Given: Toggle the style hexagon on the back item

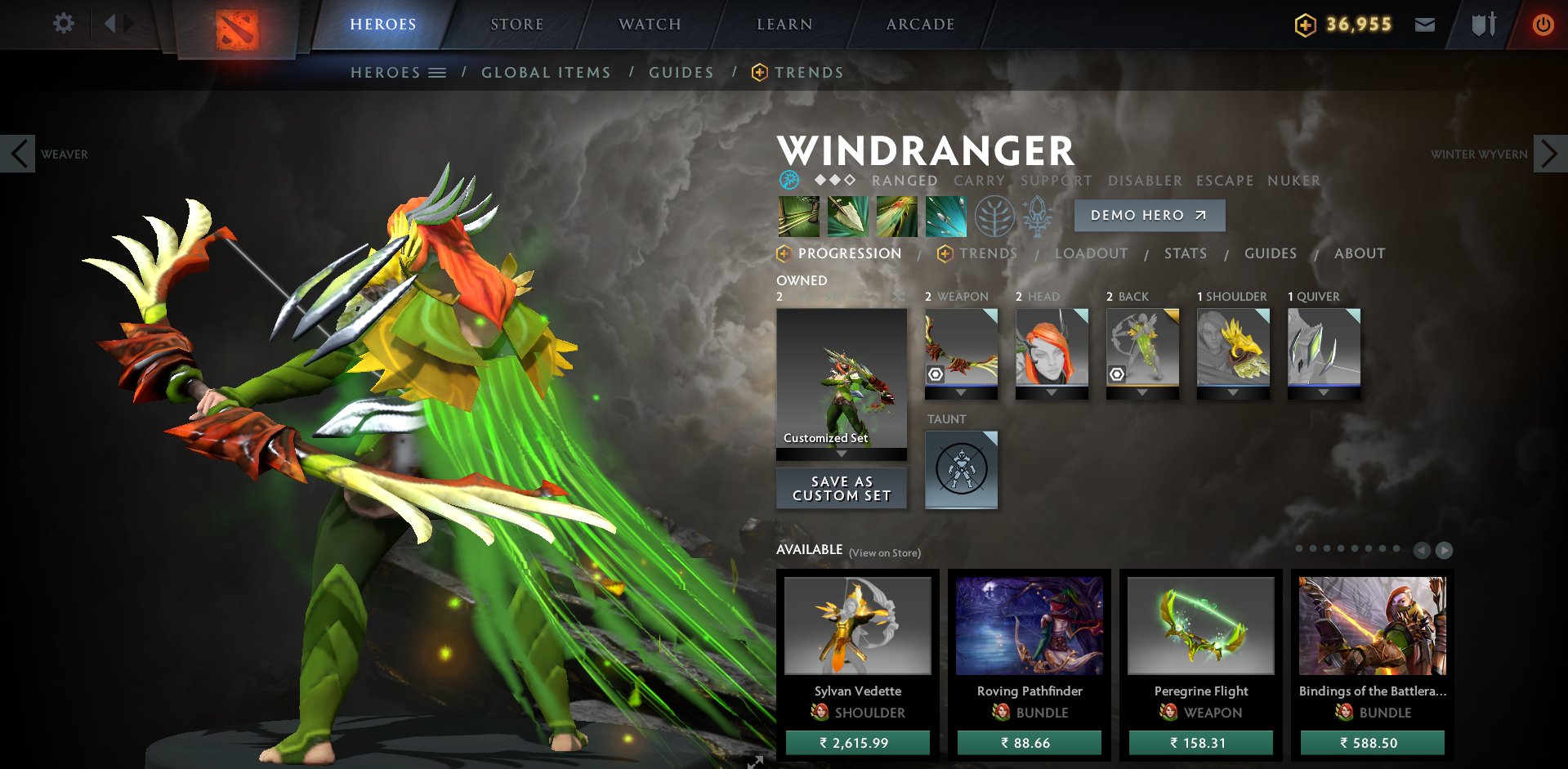Looking at the screenshot, I should [x=1119, y=373].
